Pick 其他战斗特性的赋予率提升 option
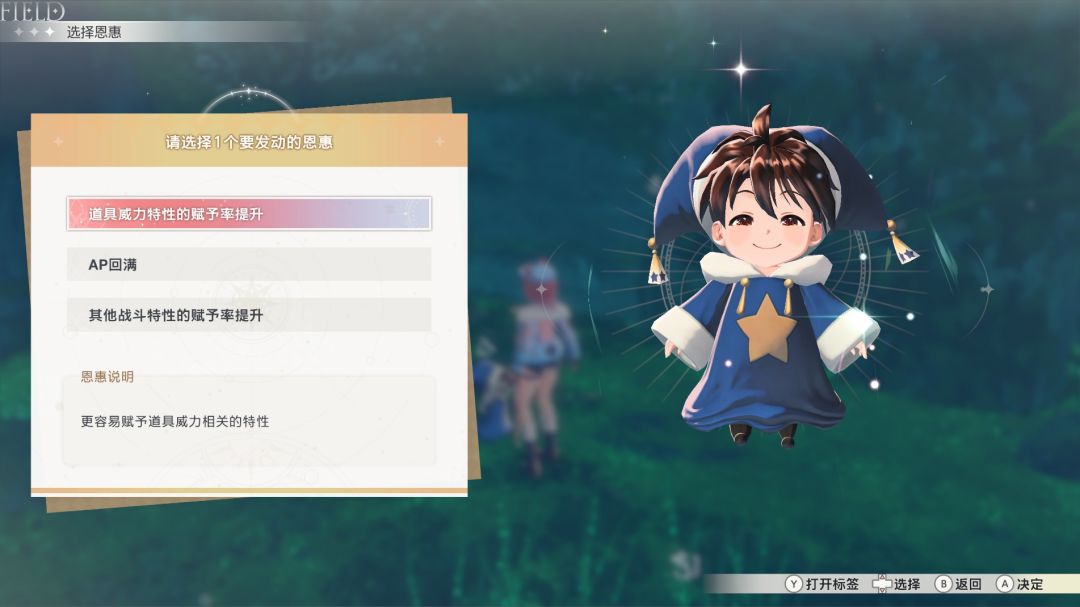The width and height of the screenshot is (1080, 607). pyautogui.click(x=249, y=315)
